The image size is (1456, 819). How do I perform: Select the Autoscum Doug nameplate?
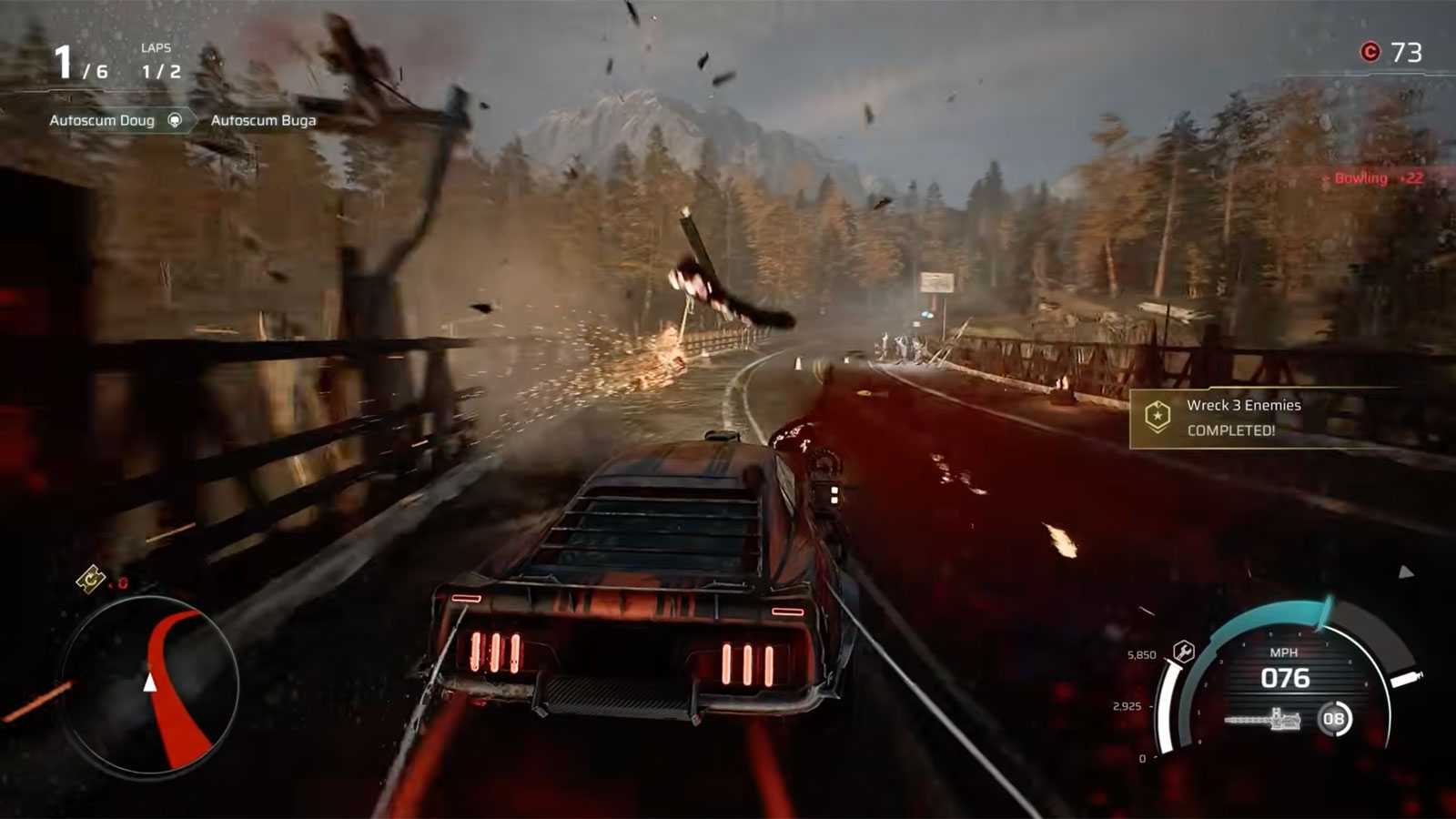(x=100, y=119)
